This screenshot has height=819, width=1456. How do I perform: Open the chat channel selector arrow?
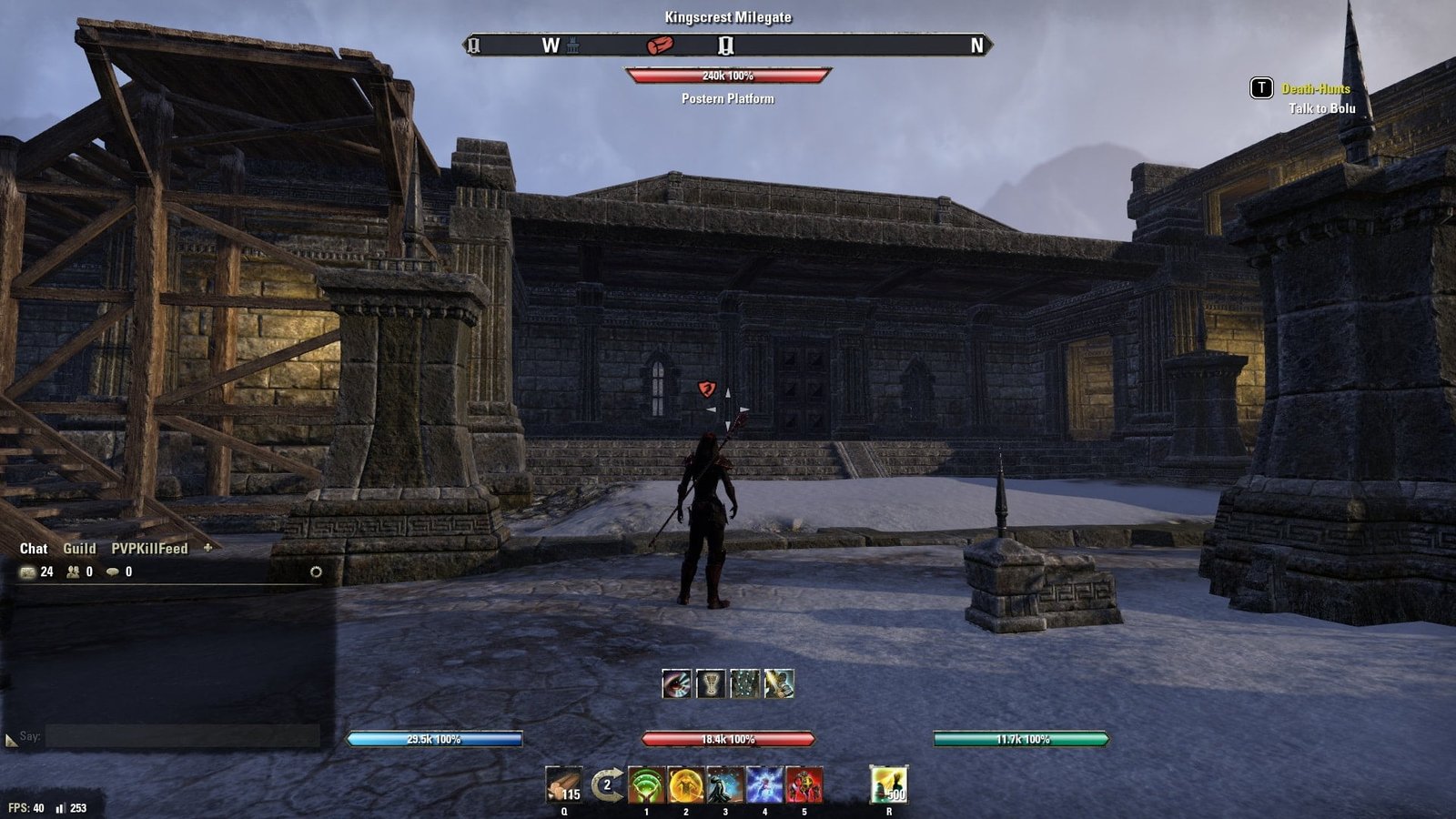click(11, 741)
